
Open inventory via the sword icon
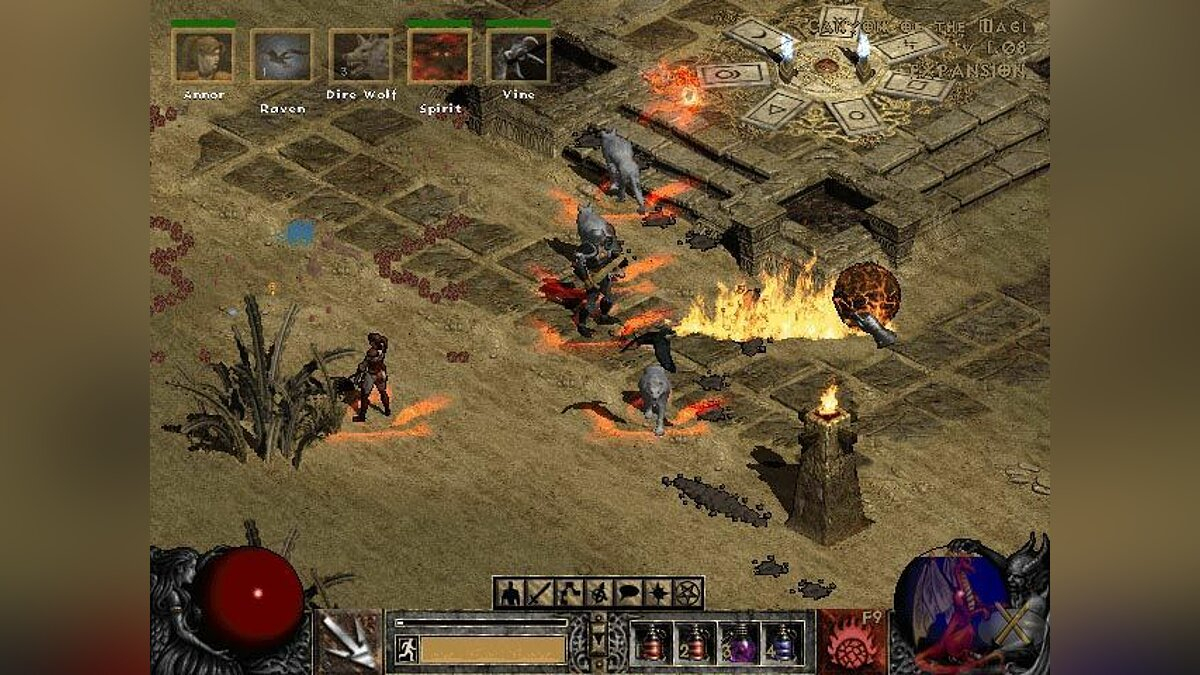[x=540, y=593]
